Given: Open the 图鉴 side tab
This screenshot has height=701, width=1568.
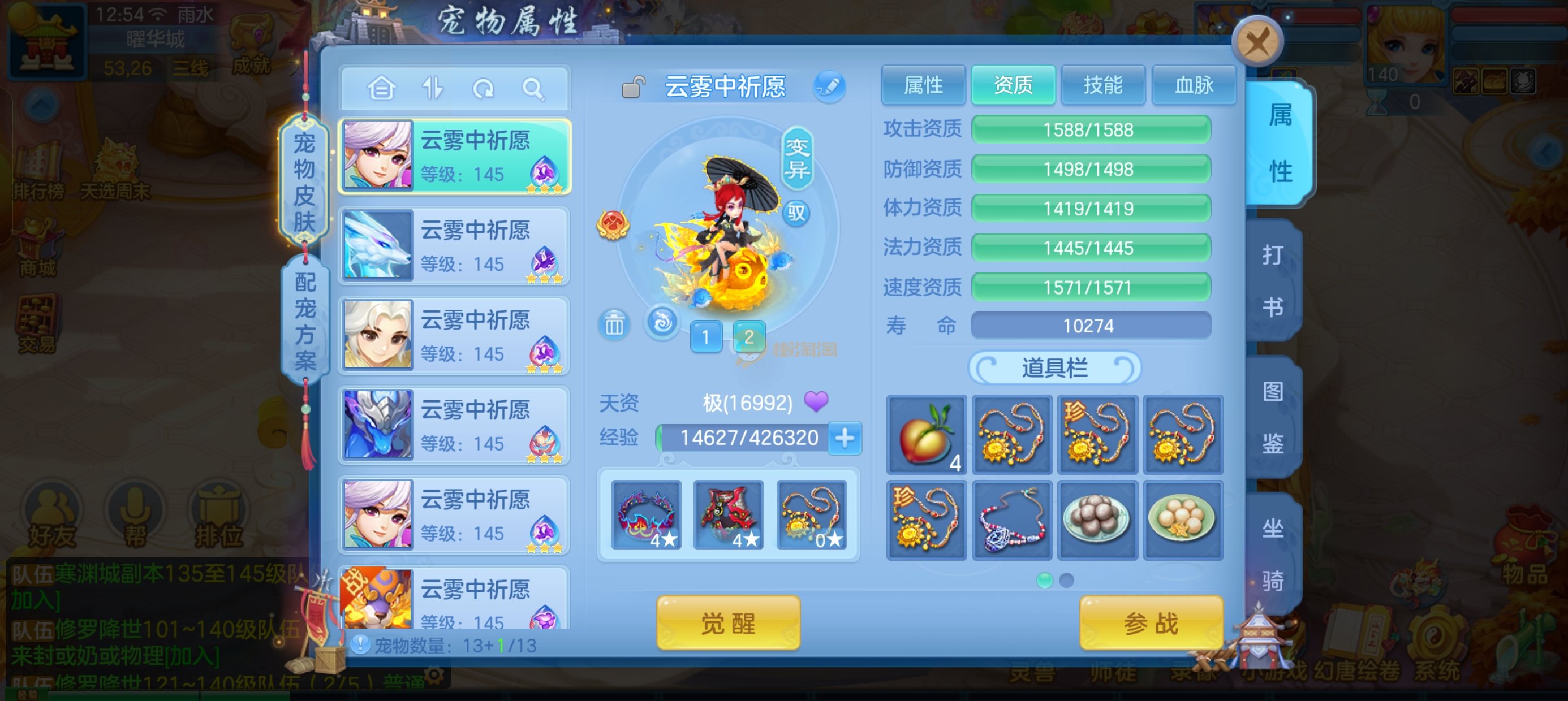Looking at the screenshot, I should [x=1273, y=417].
